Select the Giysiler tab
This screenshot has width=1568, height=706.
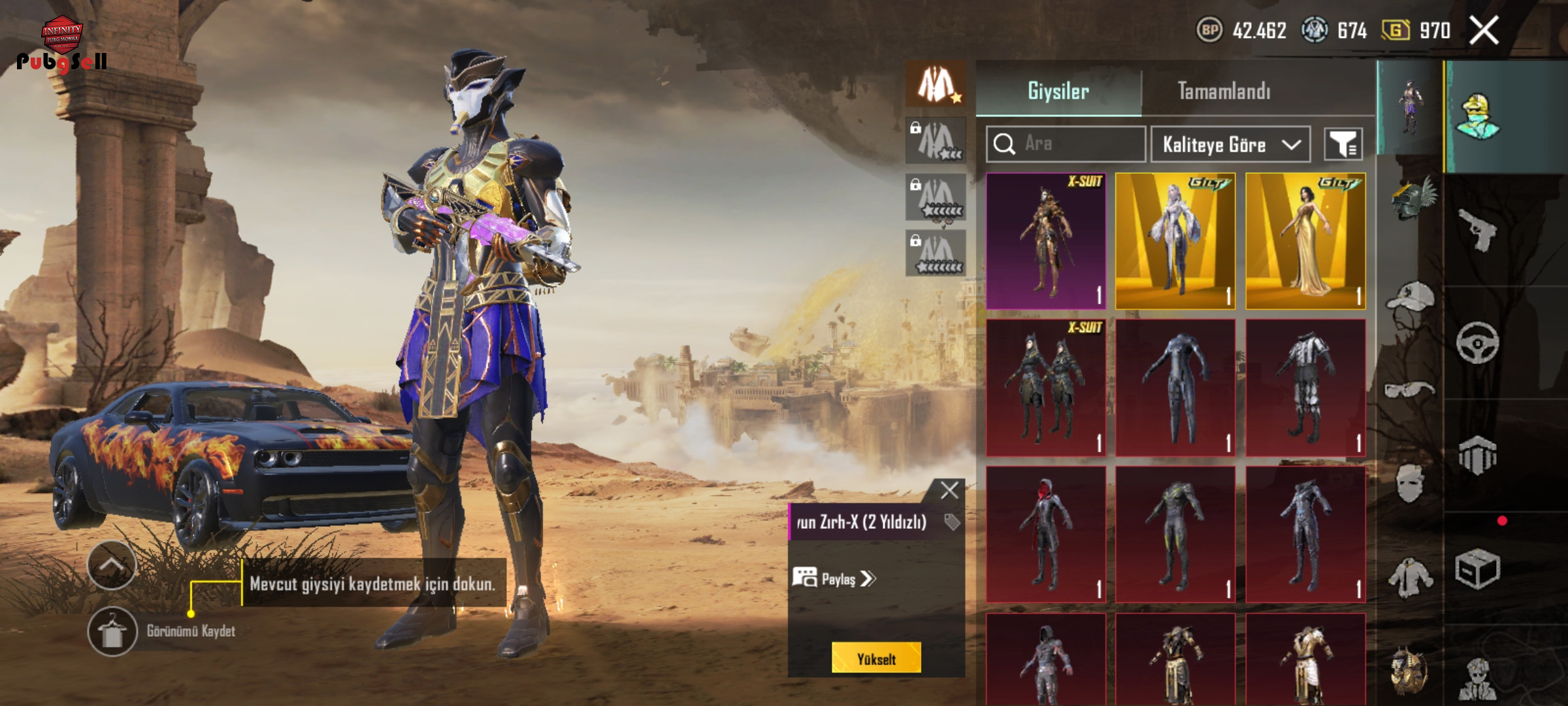[1058, 91]
